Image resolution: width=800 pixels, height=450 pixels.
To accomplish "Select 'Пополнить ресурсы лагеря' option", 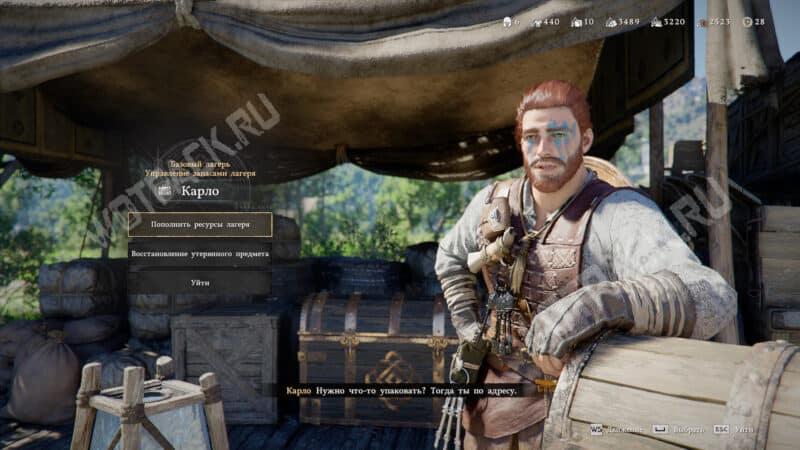I will point(200,225).
